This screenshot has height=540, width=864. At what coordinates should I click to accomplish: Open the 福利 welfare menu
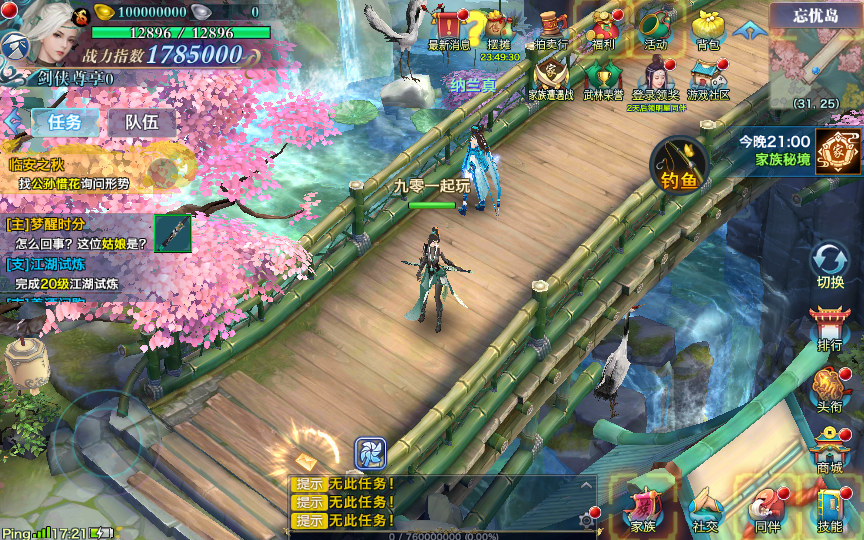coord(603,27)
